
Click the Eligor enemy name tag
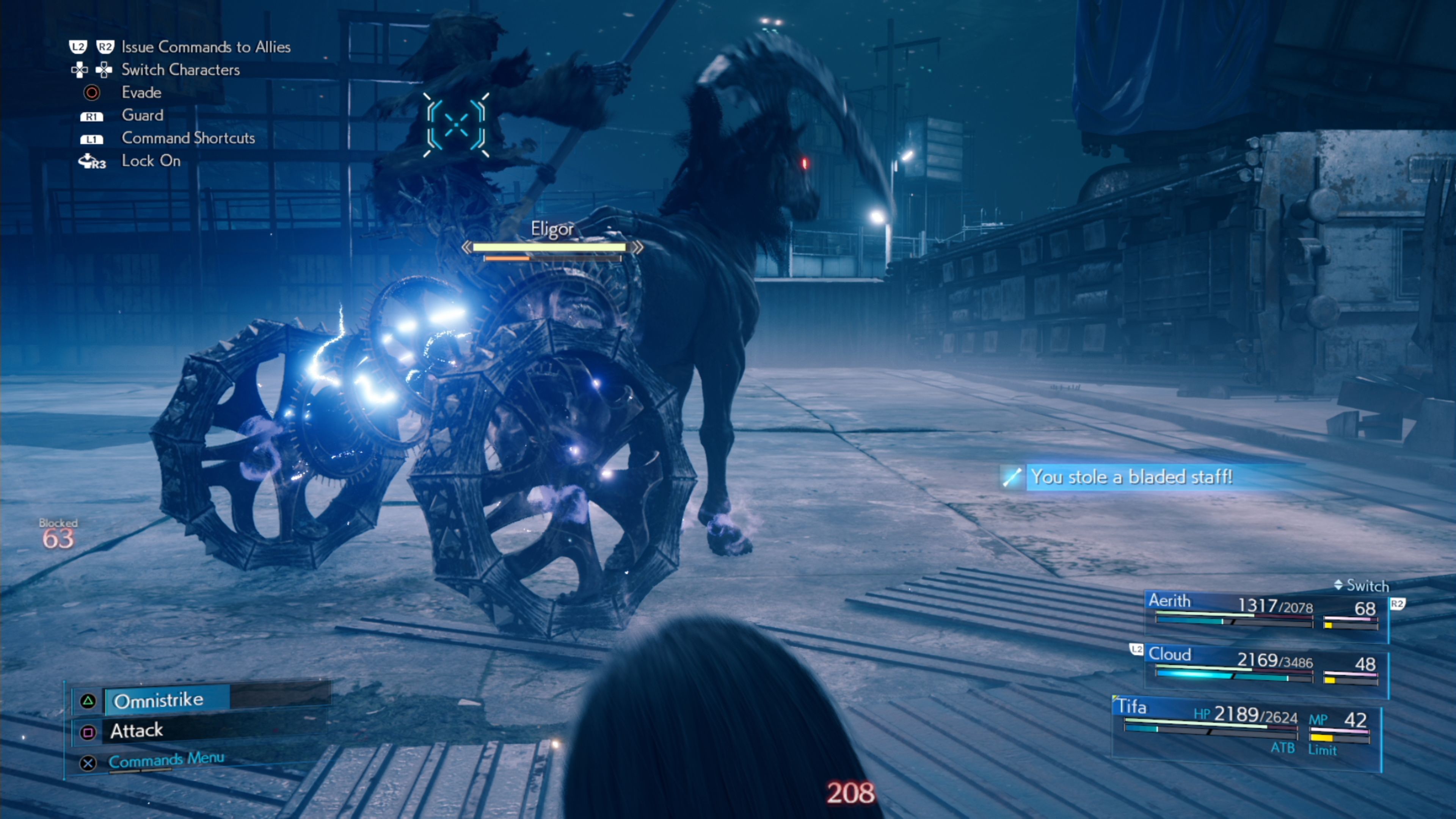point(552,229)
